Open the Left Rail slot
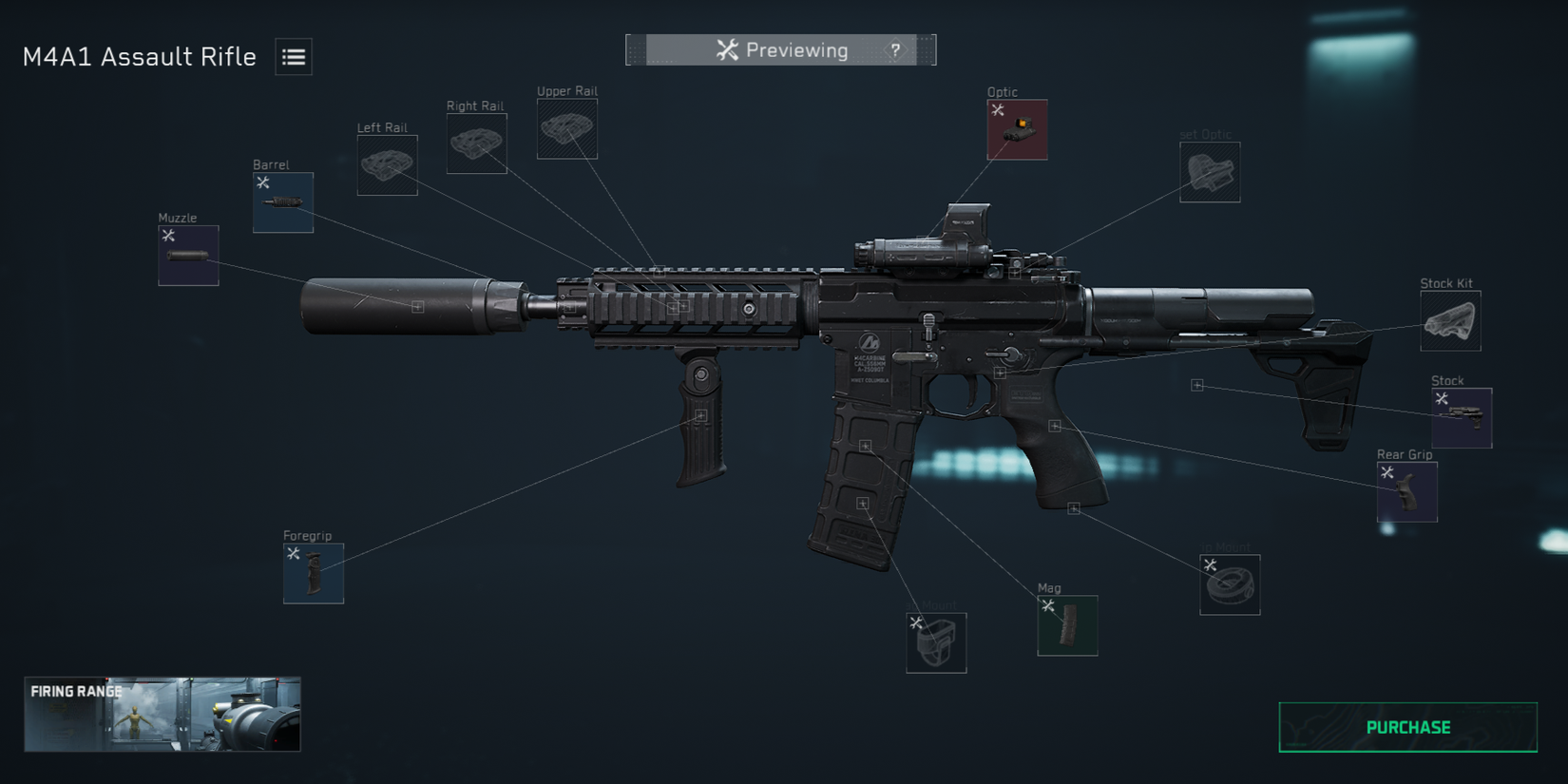The image size is (1568, 784). 386,165
